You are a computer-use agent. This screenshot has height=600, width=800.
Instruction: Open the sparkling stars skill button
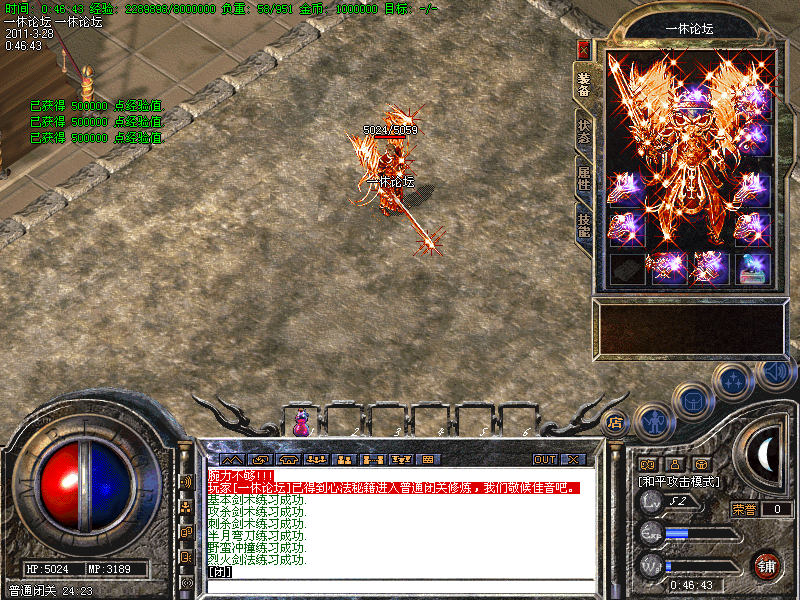[736, 381]
